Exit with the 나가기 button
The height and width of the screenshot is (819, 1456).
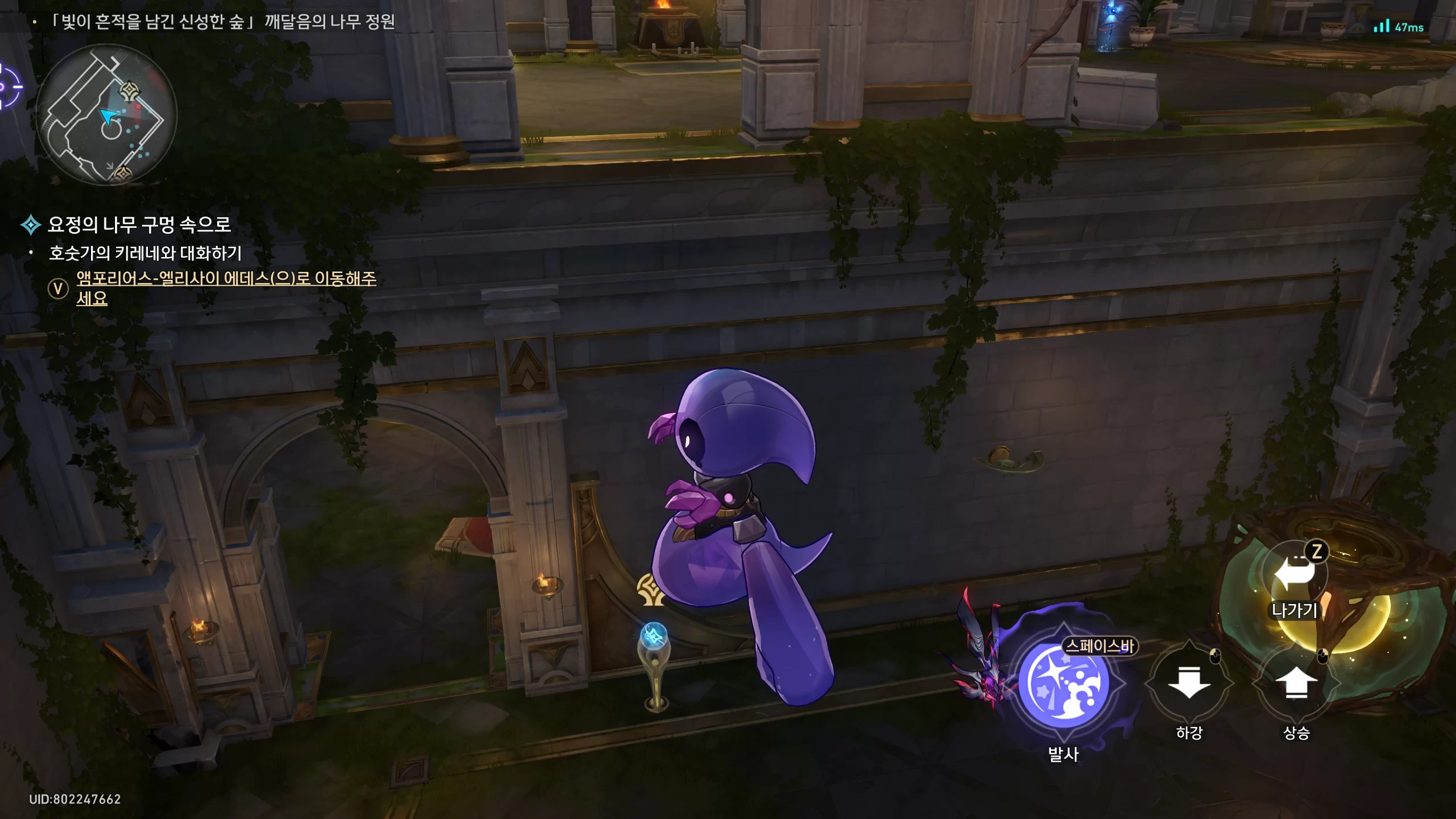(1295, 576)
